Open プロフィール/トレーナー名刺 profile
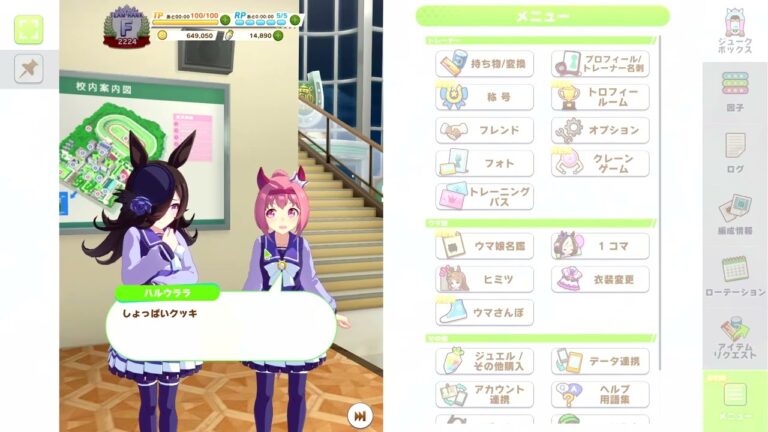This screenshot has width=768, height=432. (600, 64)
